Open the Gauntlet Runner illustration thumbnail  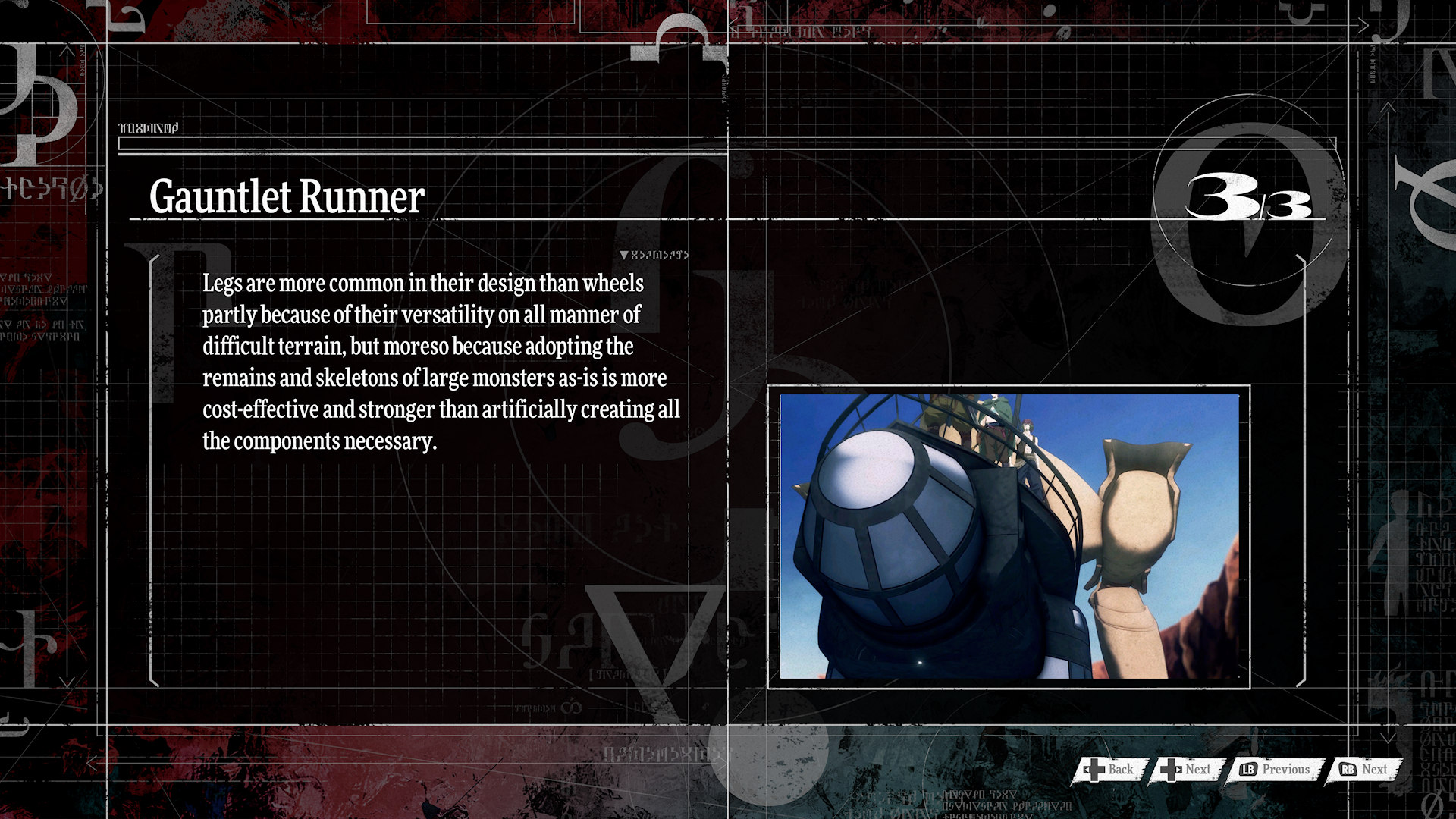pyautogui.click(x=1009, y=536)
